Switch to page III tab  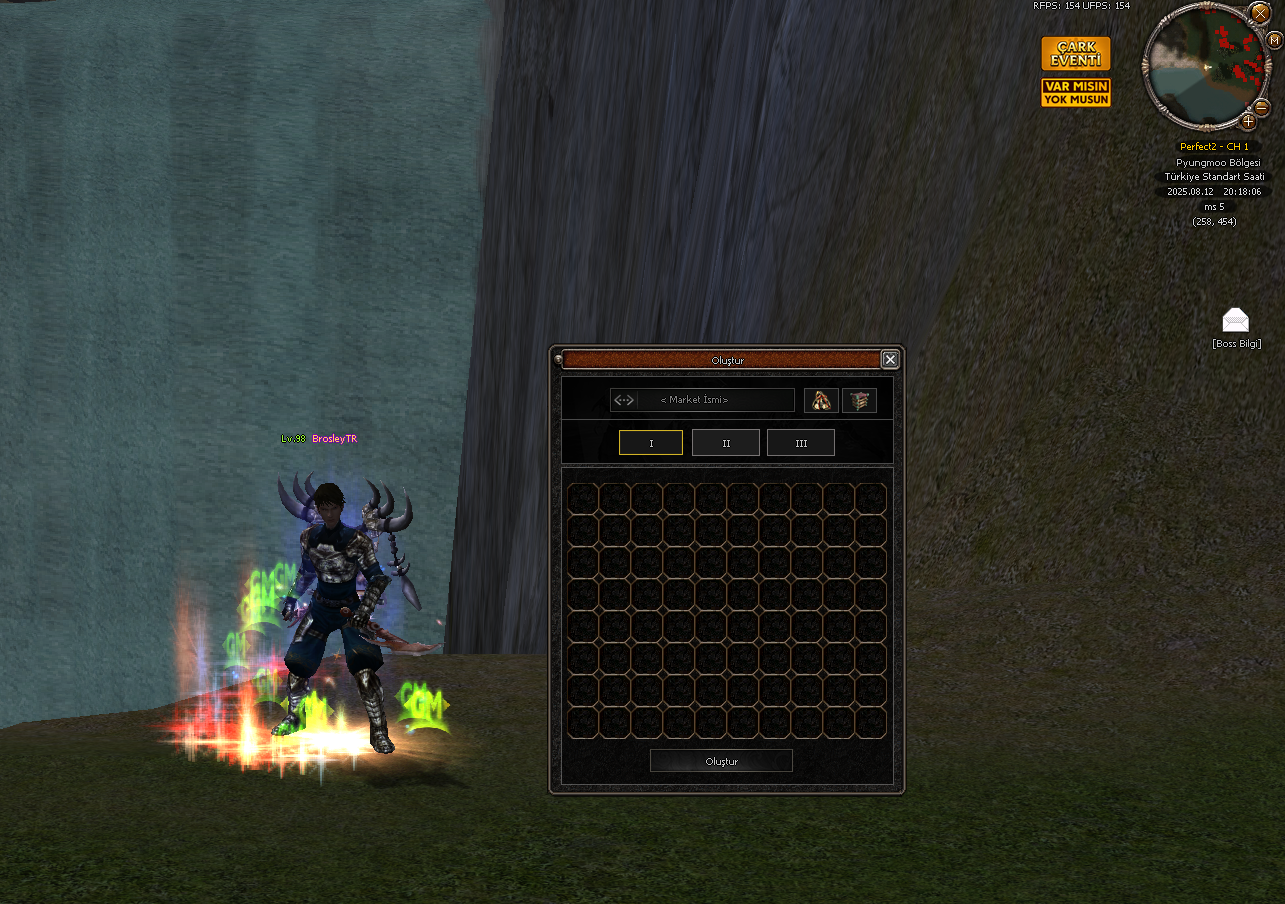[x=801, y=443]
